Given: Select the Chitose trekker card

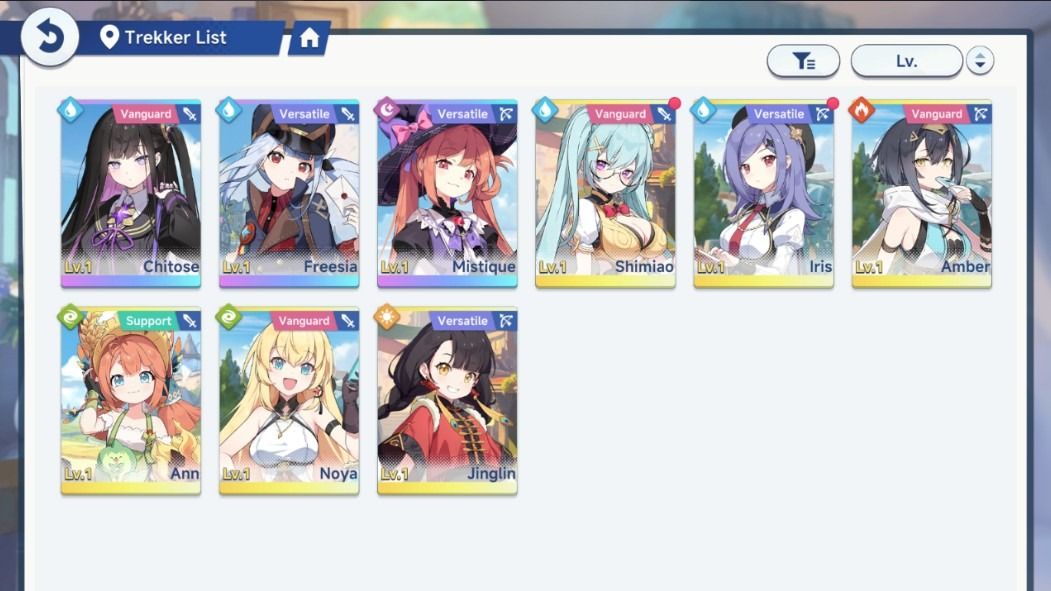Looking at the screenshot, I should click(x=131, y=193).
